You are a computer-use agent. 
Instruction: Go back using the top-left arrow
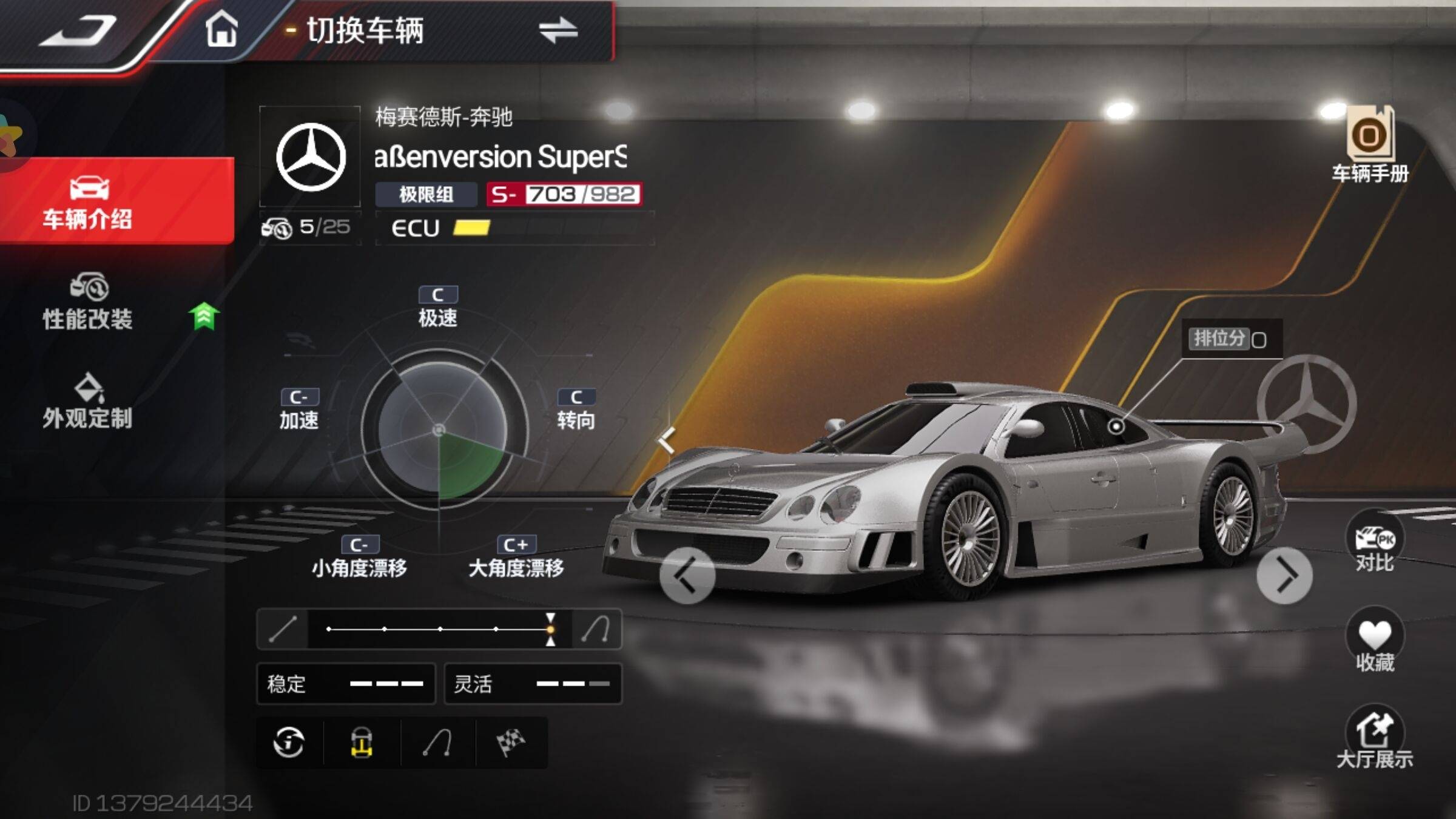click(78, 30)
